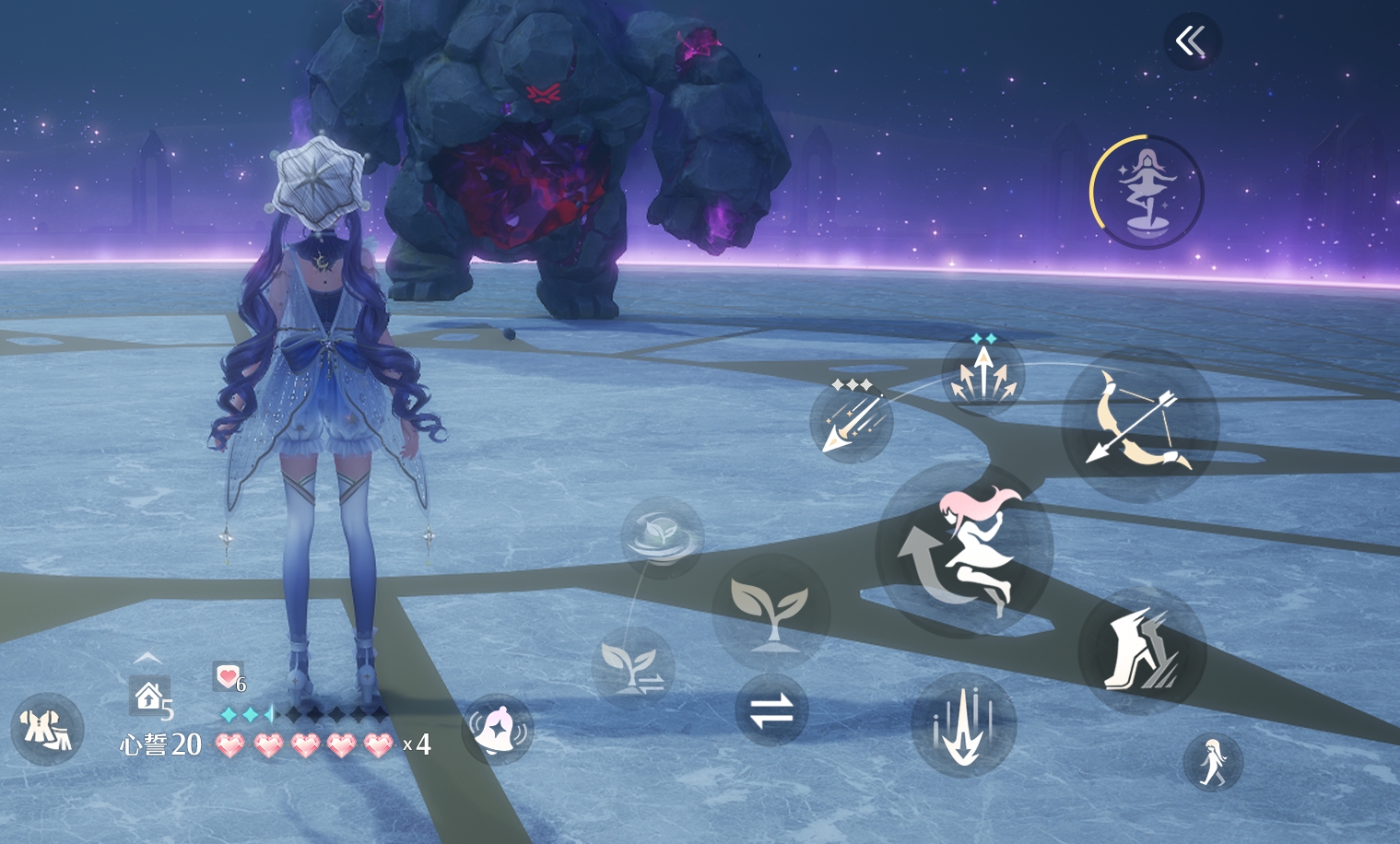Expand the small upward chevron above house

tap(148, 658)
